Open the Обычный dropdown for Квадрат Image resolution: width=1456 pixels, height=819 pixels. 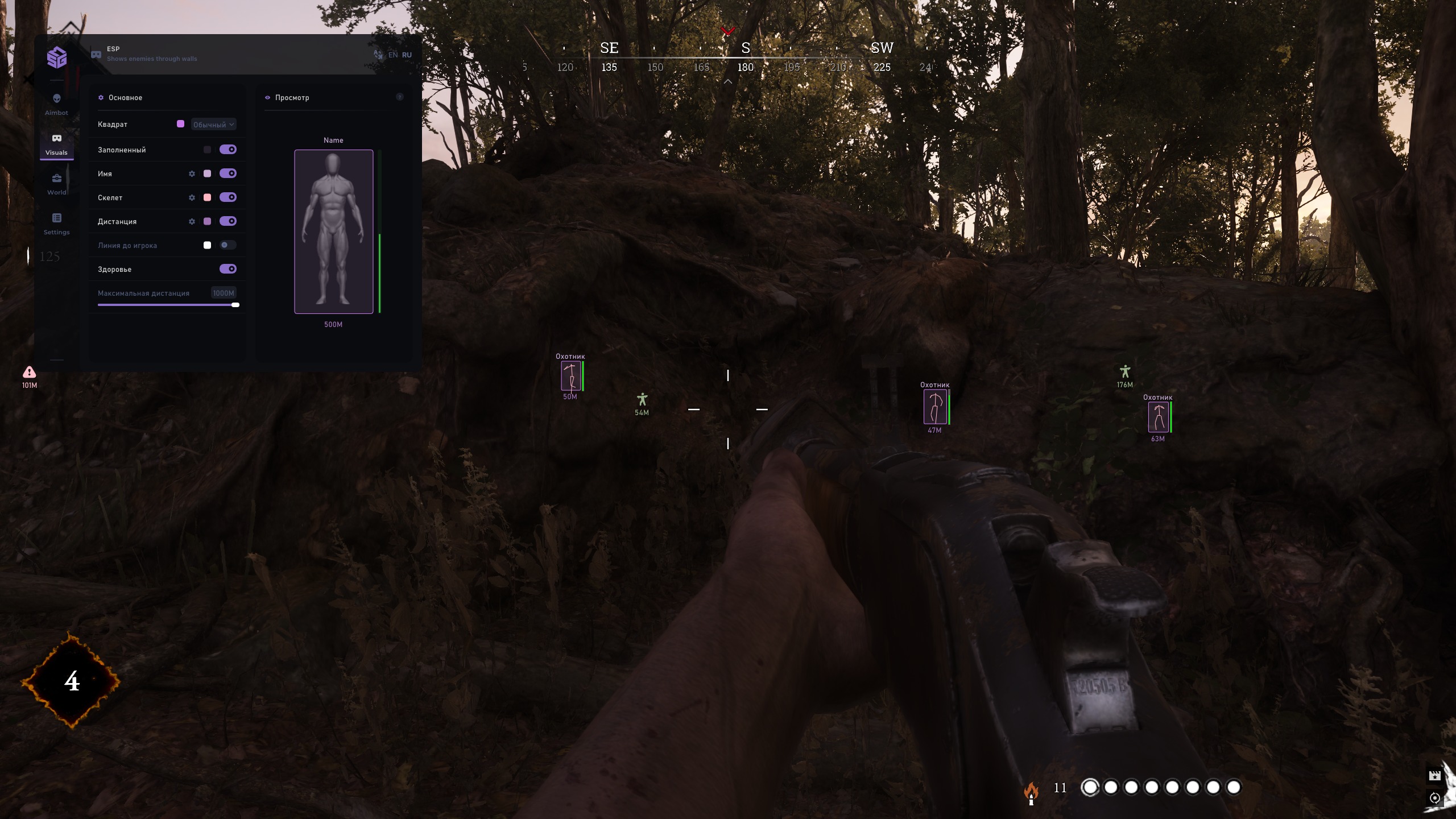tap(213, 124)
